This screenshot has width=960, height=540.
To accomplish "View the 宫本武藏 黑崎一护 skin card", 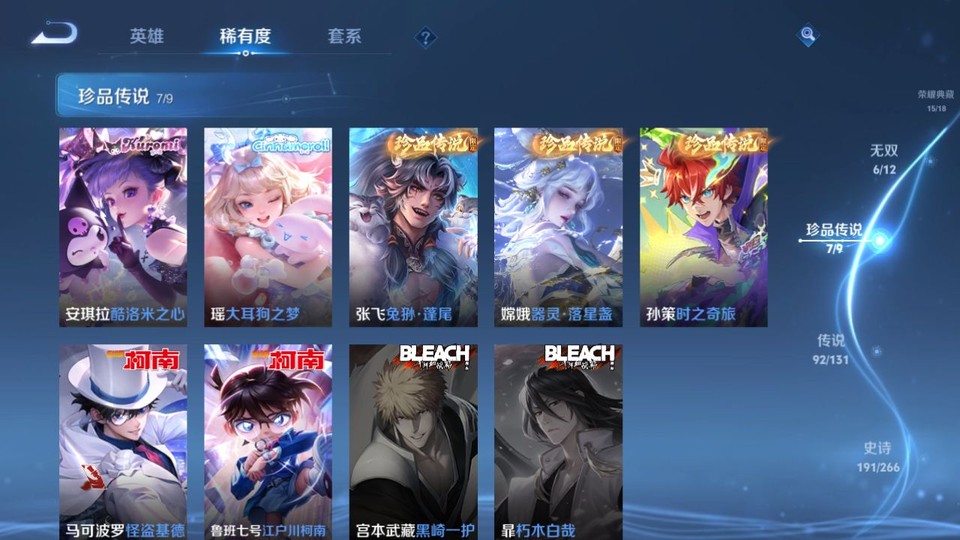I will [413, 442].
